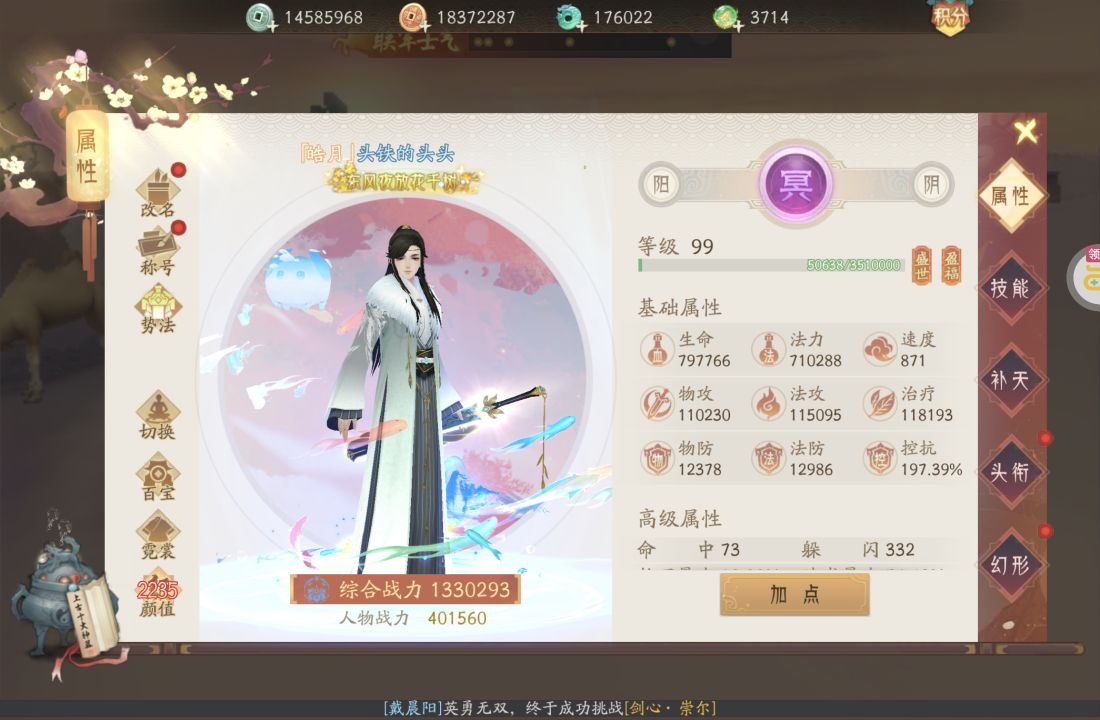This screenshot has width=1100, height=720.
Task: Click the purple 冥 emblem
Action: [x=796, y=183]
